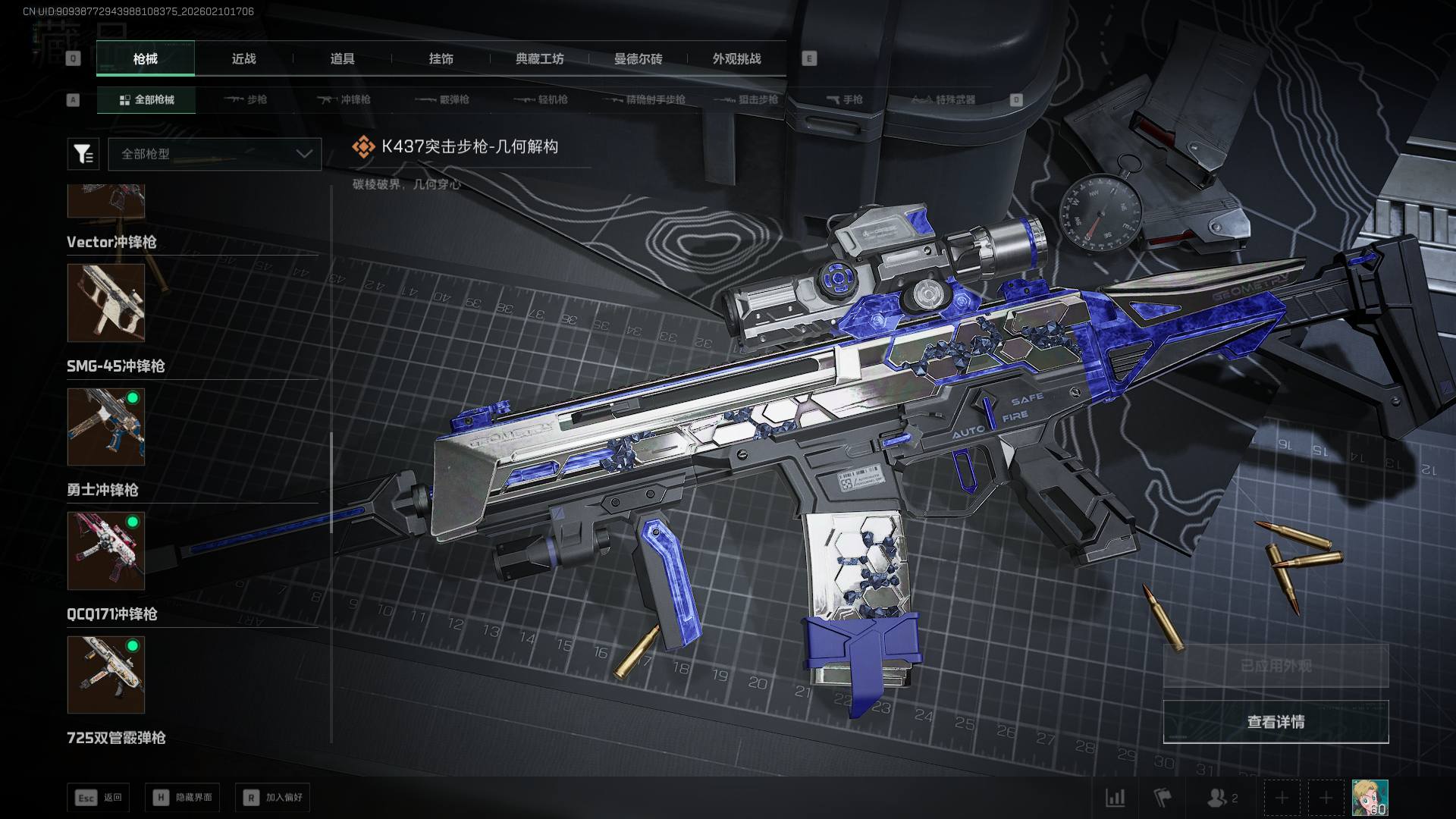Select the QCQ171 submachine gun skin thumbnail

click(105, 675)
